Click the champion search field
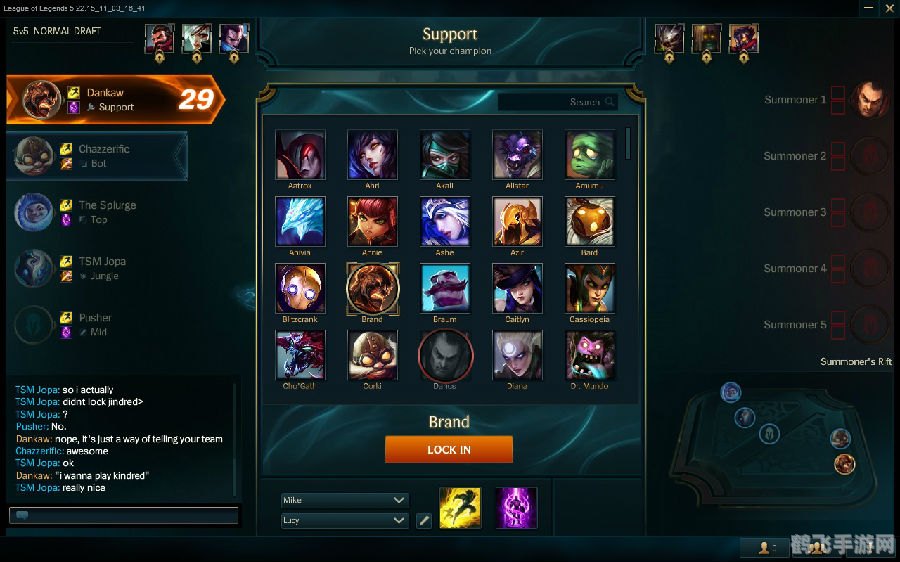900x562 pixels. point(556,102)
